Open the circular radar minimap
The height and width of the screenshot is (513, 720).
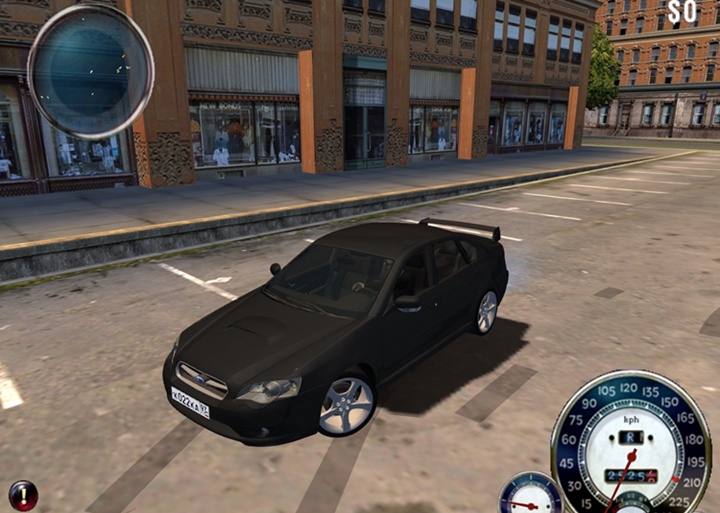click(90, 70)
